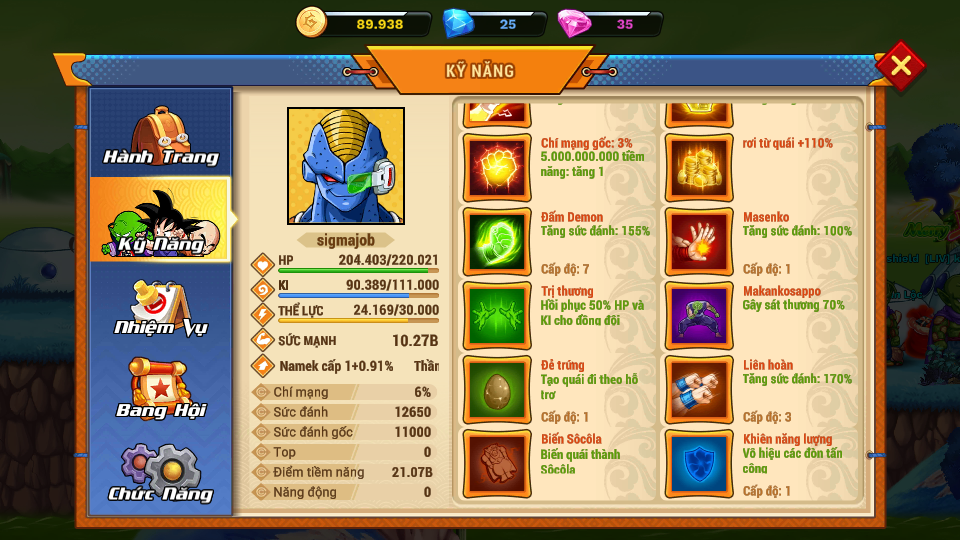Show the Bang Hội tab
This screenshot has height=540, width=960.
pos(161,388)
